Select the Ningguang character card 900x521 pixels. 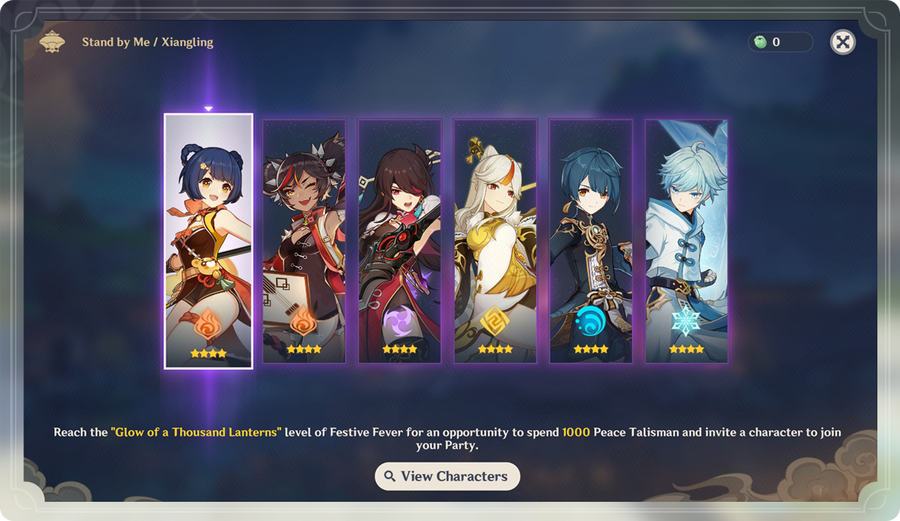point(495,241)
